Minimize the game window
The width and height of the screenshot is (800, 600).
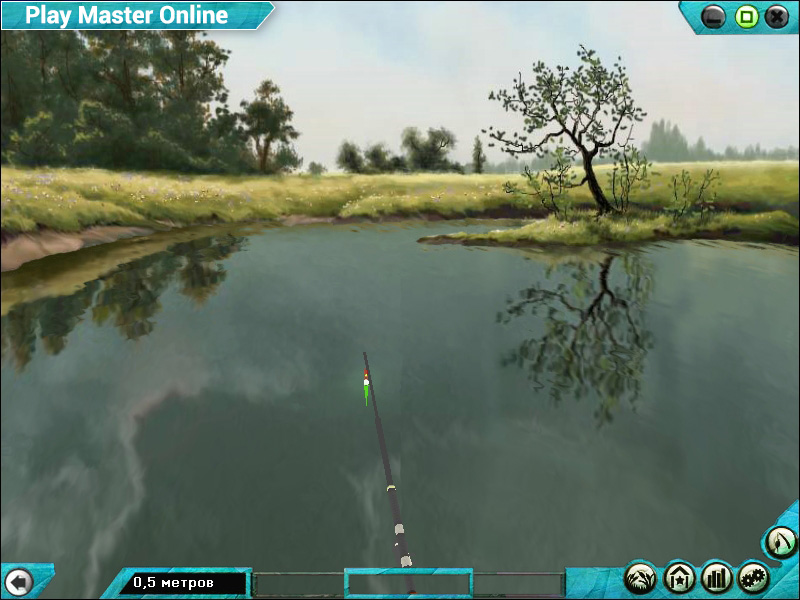pyautogui.click(x=714, y=17)
